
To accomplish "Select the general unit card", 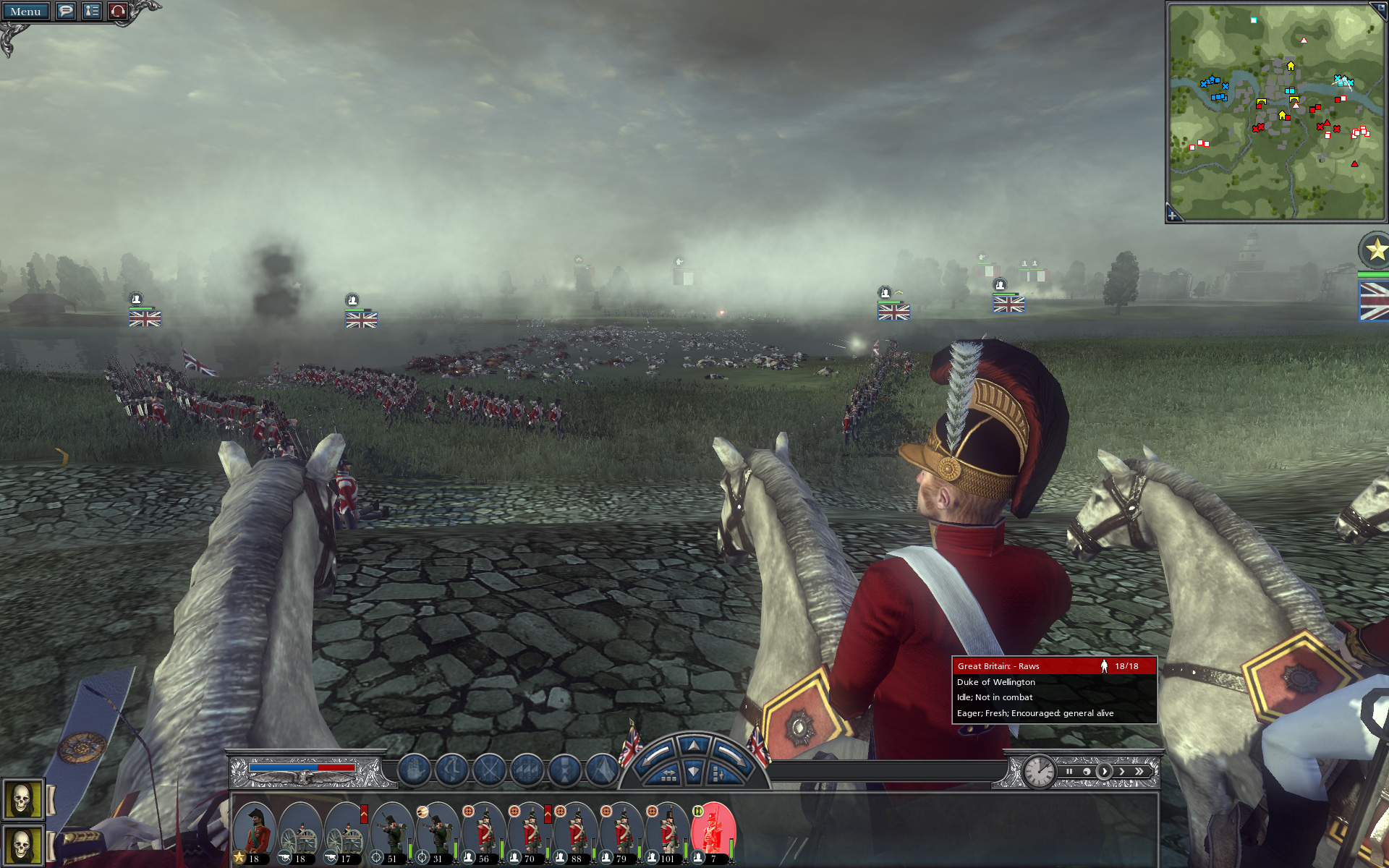I will click(x=254, y=833).
